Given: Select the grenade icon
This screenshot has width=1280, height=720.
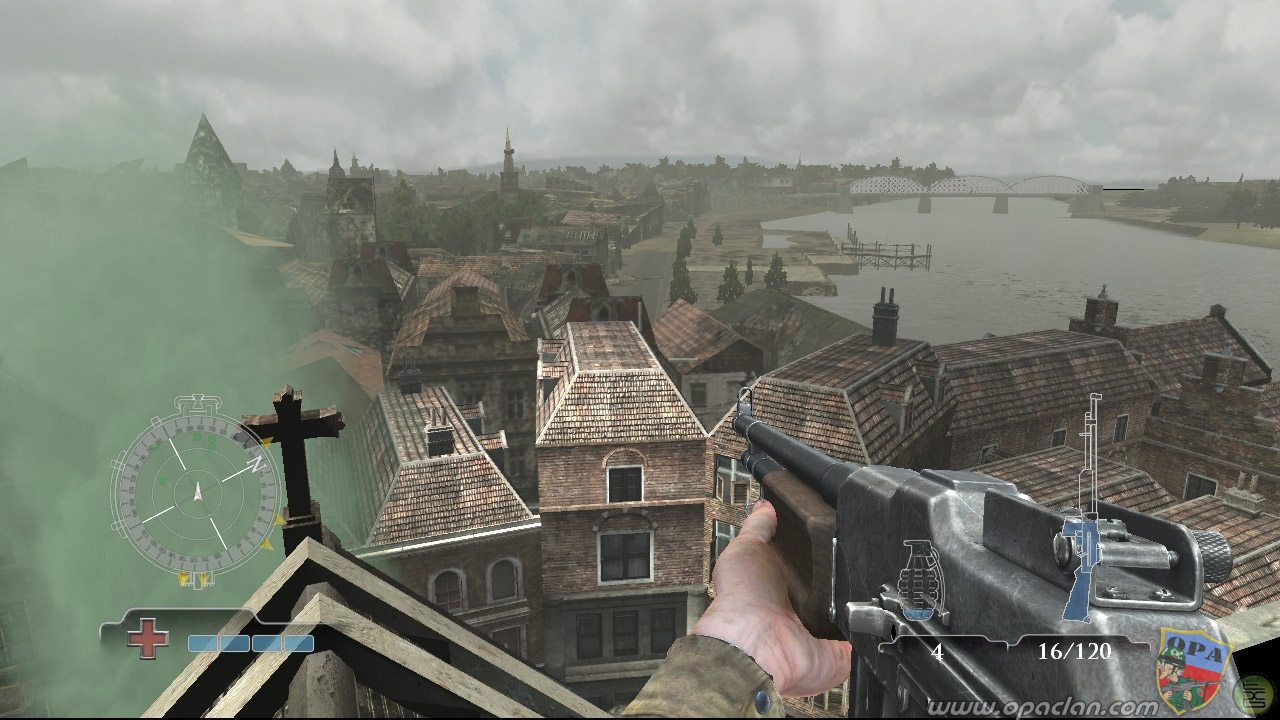Looking at the screenshot, I should pyautogui.click(x=921, y=578).
